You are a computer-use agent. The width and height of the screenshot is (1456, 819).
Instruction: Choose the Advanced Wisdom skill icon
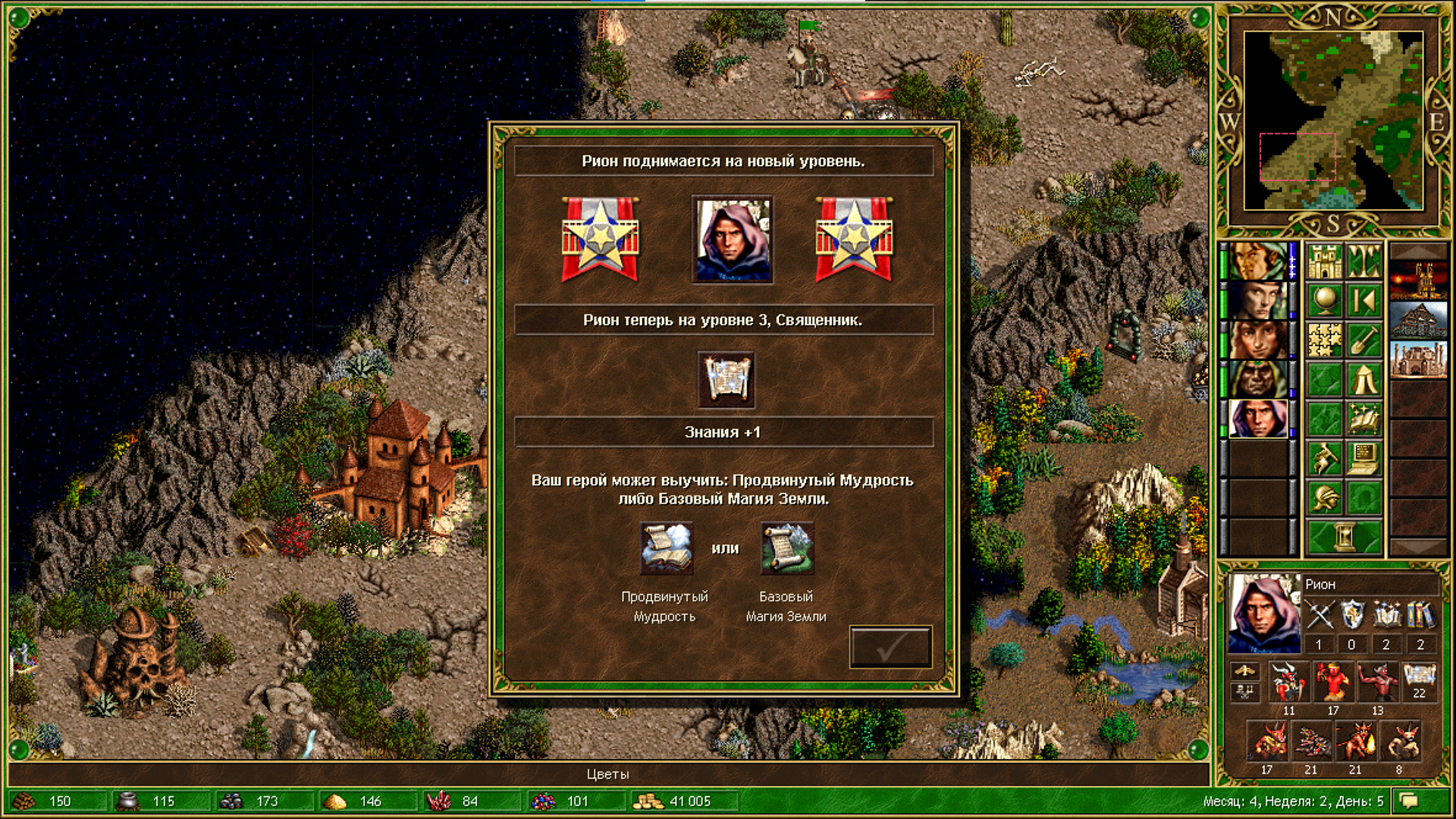(666, 548)
